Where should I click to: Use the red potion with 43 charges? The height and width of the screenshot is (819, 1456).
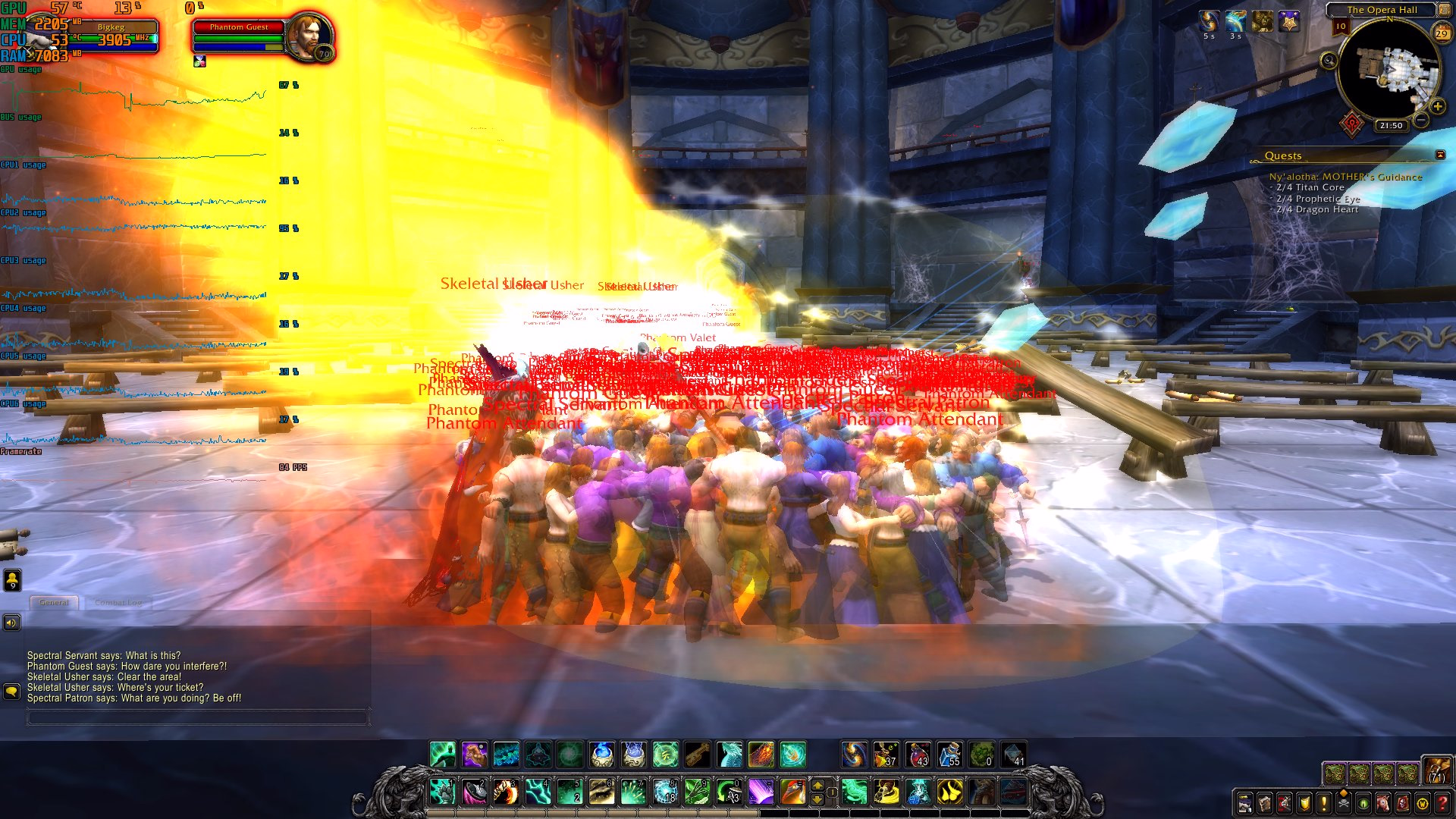[918, 755]
